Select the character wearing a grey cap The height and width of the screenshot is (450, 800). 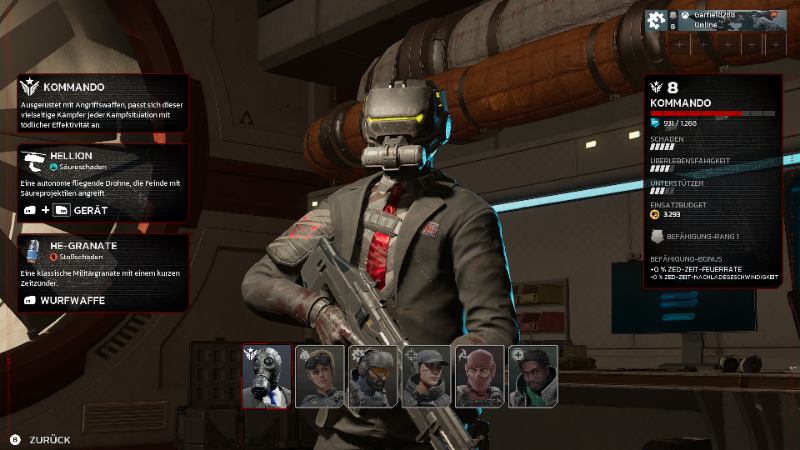click(x=426, y=376)
